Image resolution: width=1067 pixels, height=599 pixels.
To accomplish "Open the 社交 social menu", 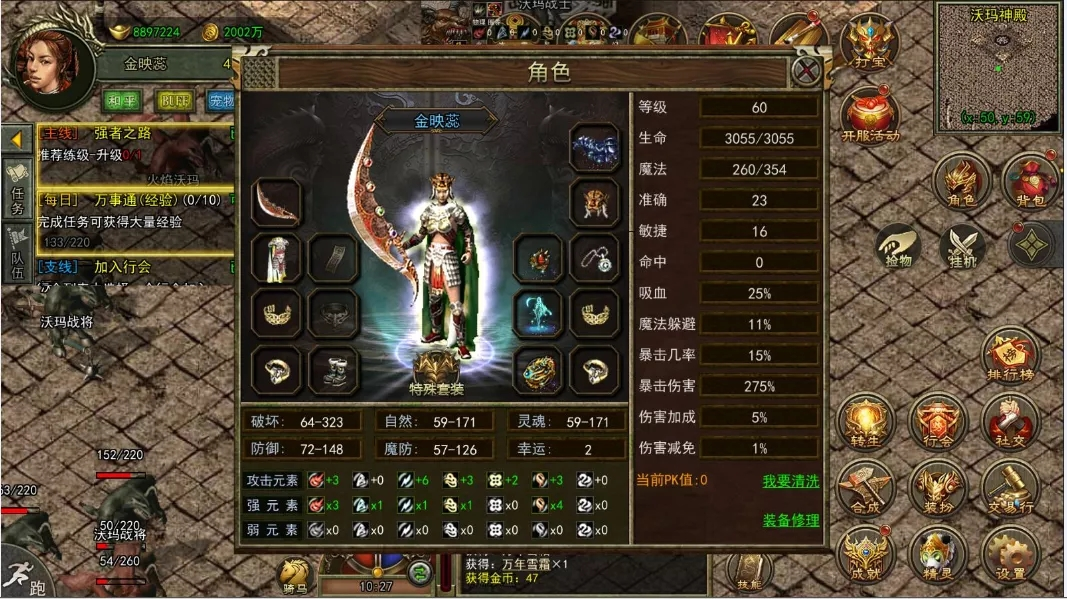I will [x=1010, y=422].
